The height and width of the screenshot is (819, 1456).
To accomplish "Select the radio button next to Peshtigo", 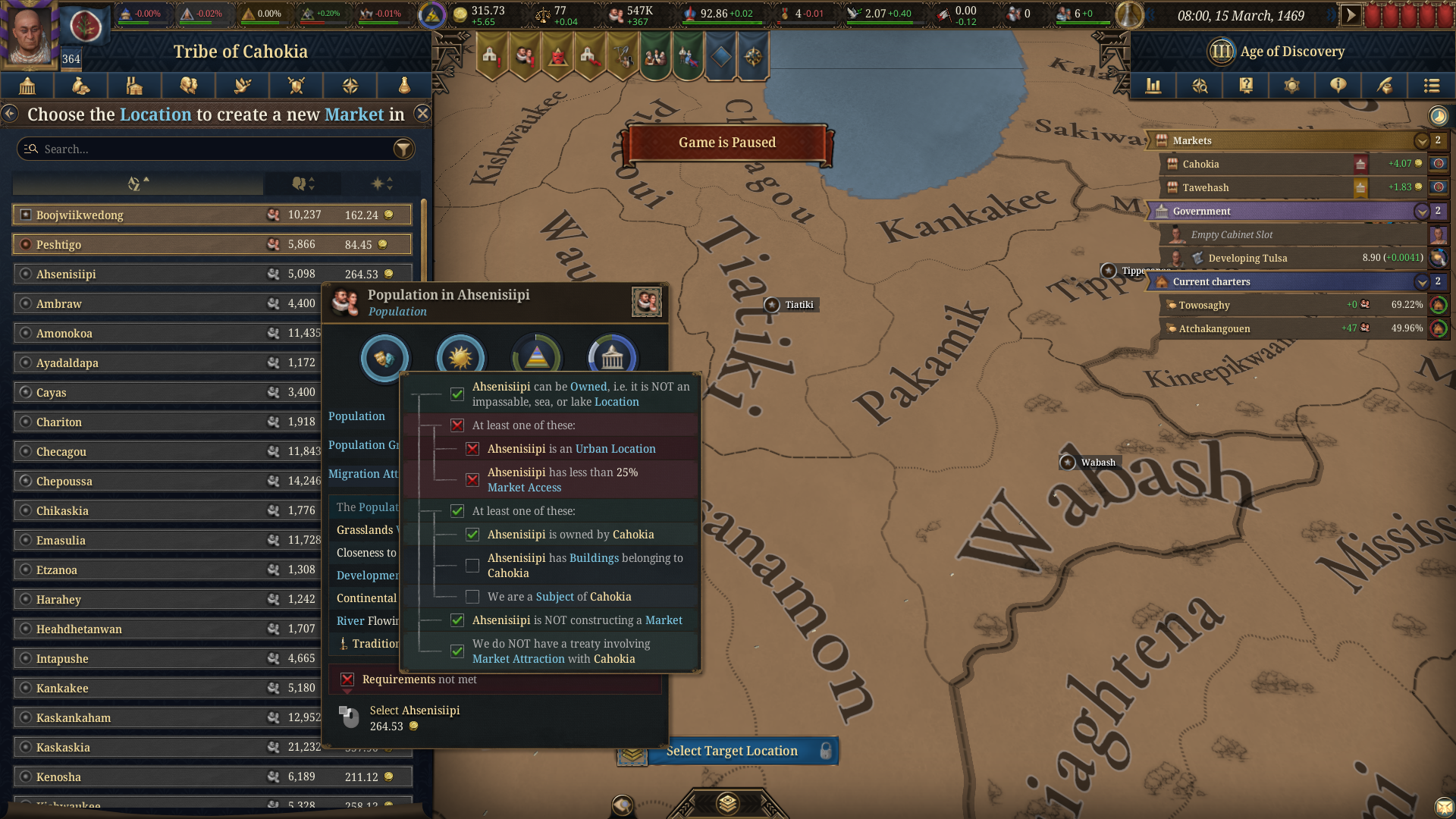I will click(x=25, y=244).
